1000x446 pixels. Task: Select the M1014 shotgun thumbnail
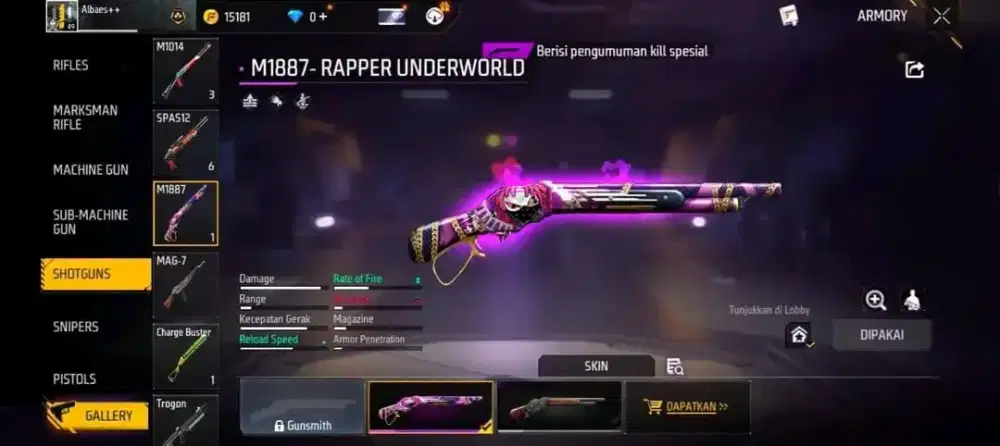coord(185,72)
